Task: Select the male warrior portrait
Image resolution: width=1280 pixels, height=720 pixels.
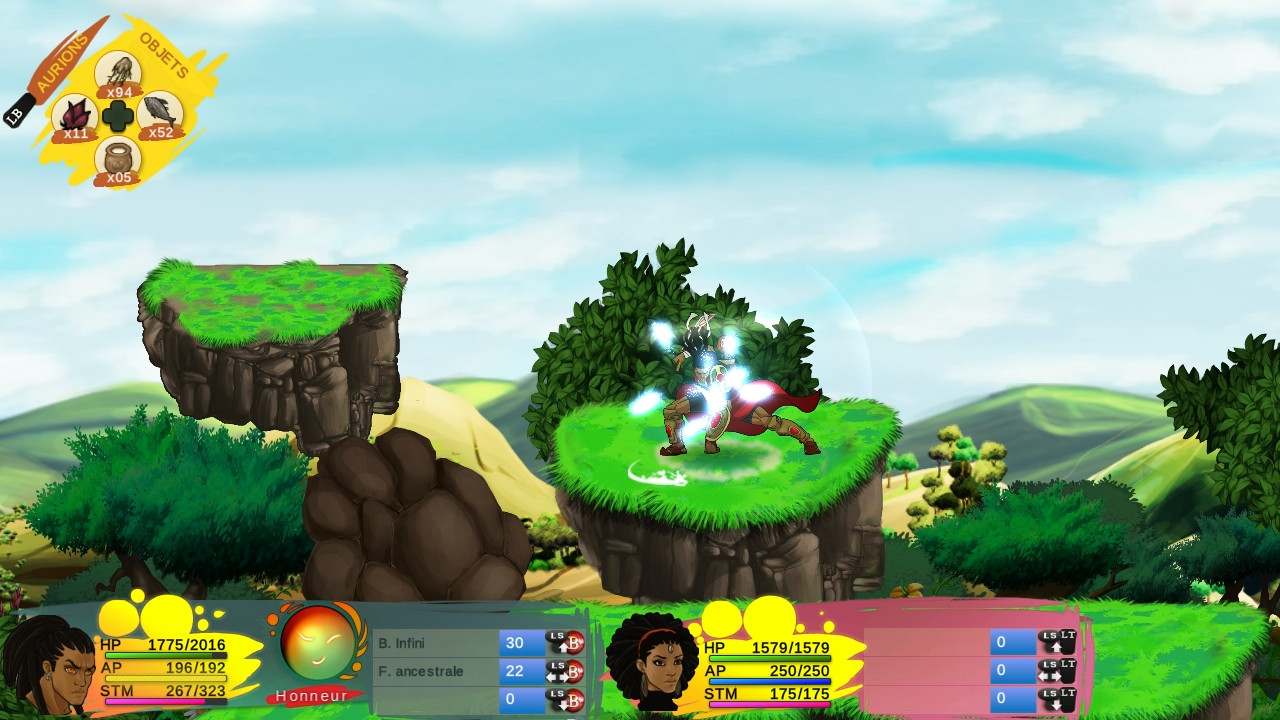Action: [48, 665]
